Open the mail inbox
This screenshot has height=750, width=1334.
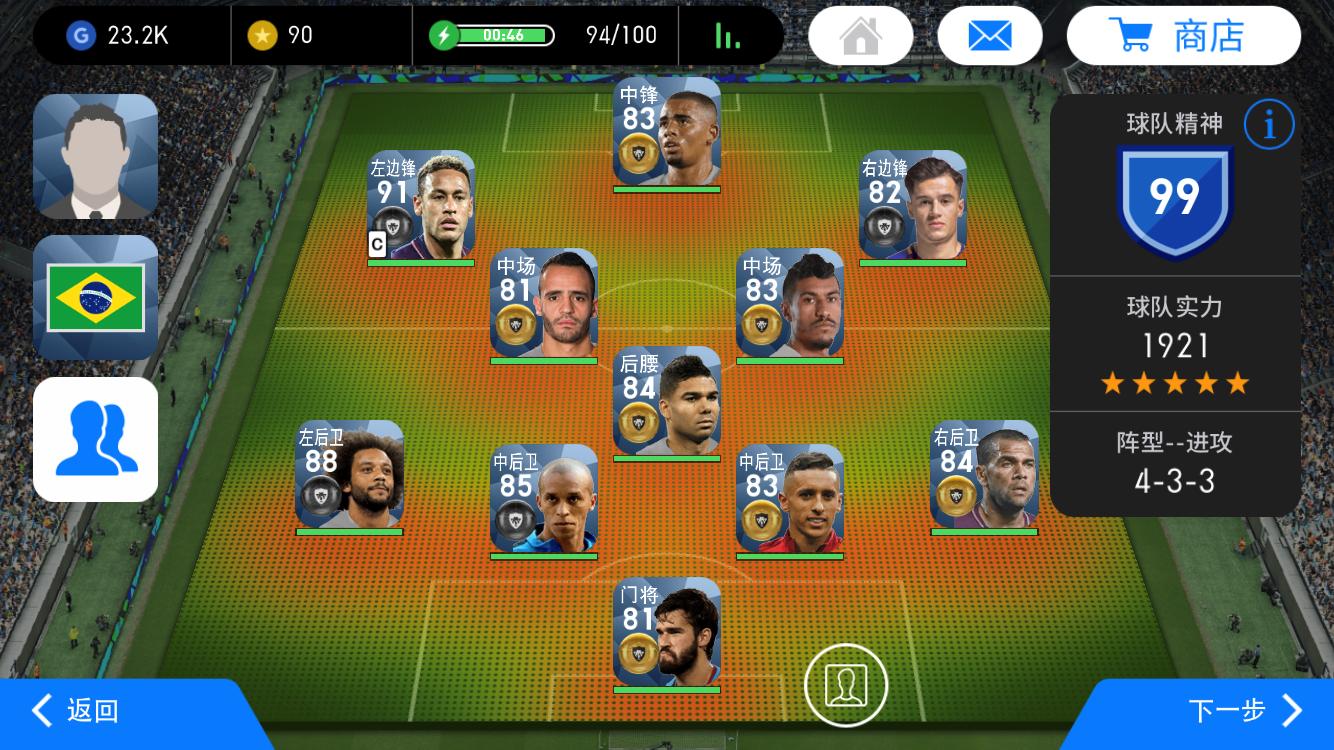point(989,36)
